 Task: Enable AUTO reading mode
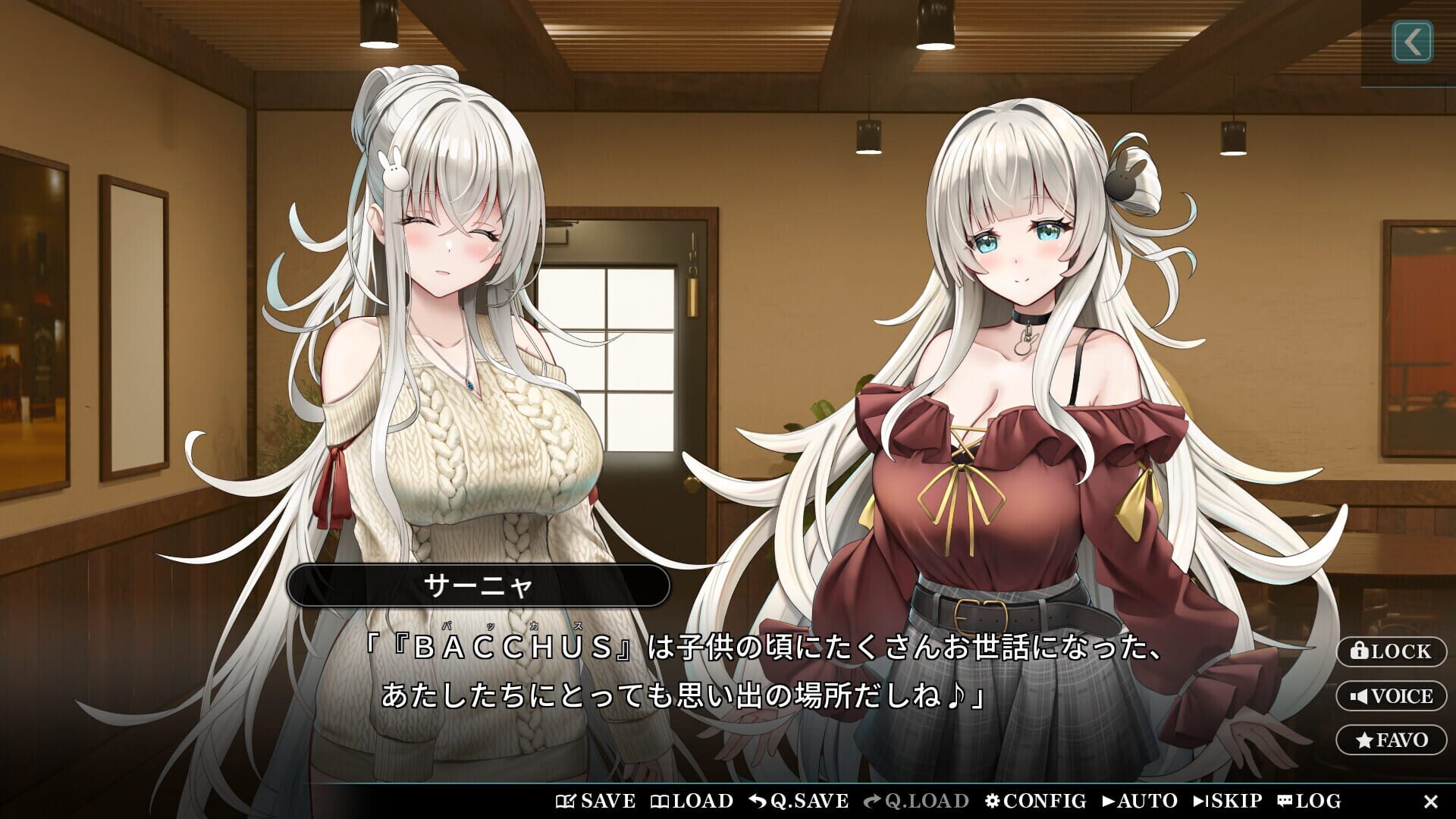1137,800
